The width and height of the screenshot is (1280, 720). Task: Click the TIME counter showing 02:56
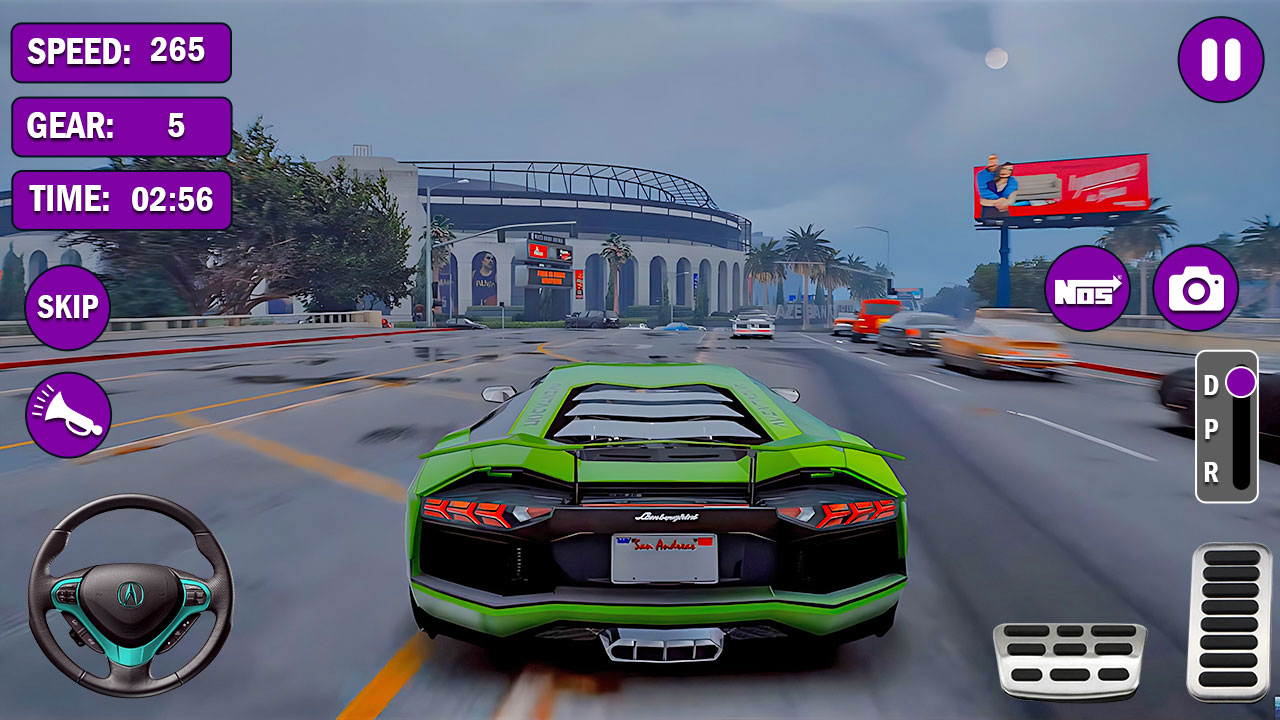(120, 199)
